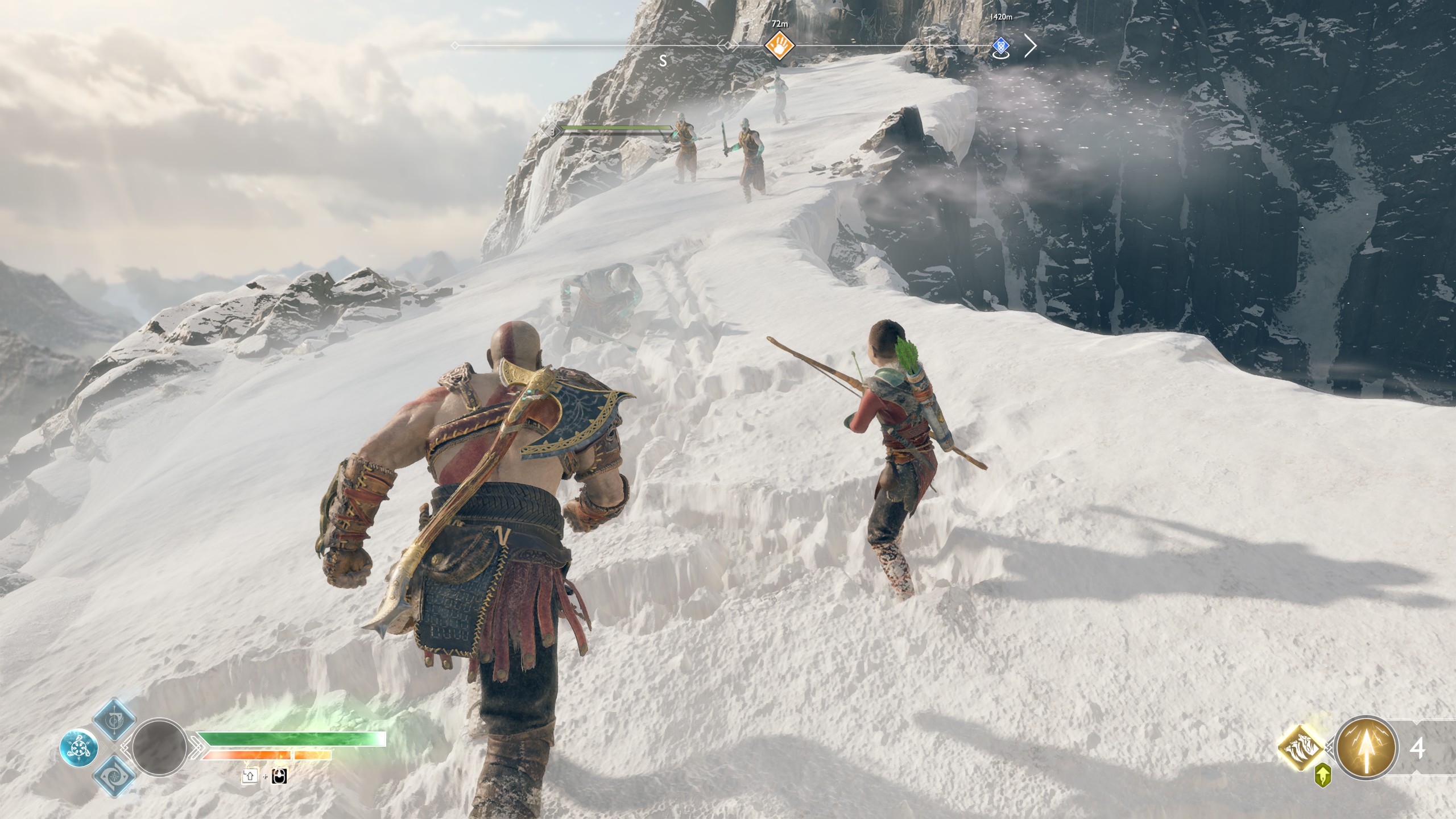
Task: Activate the round blue runic ability icon
Action: [78, 748]
